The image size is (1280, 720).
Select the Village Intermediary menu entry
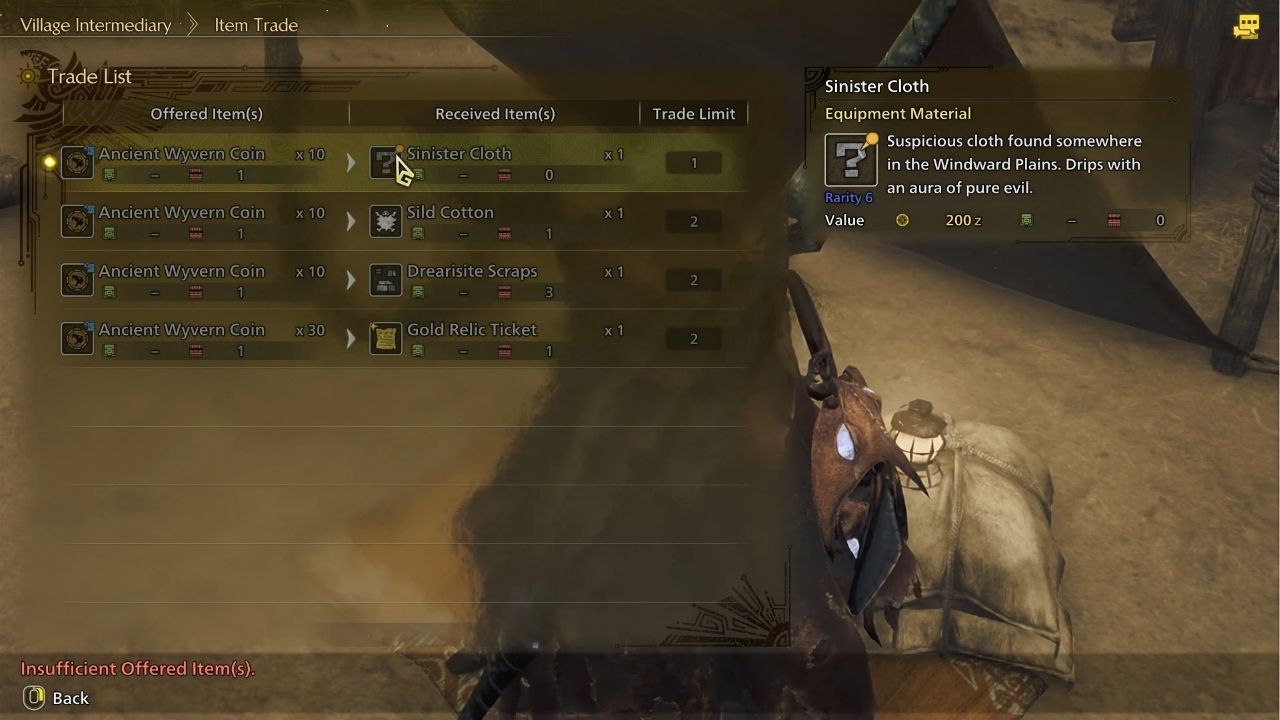(x=95, y=24)
